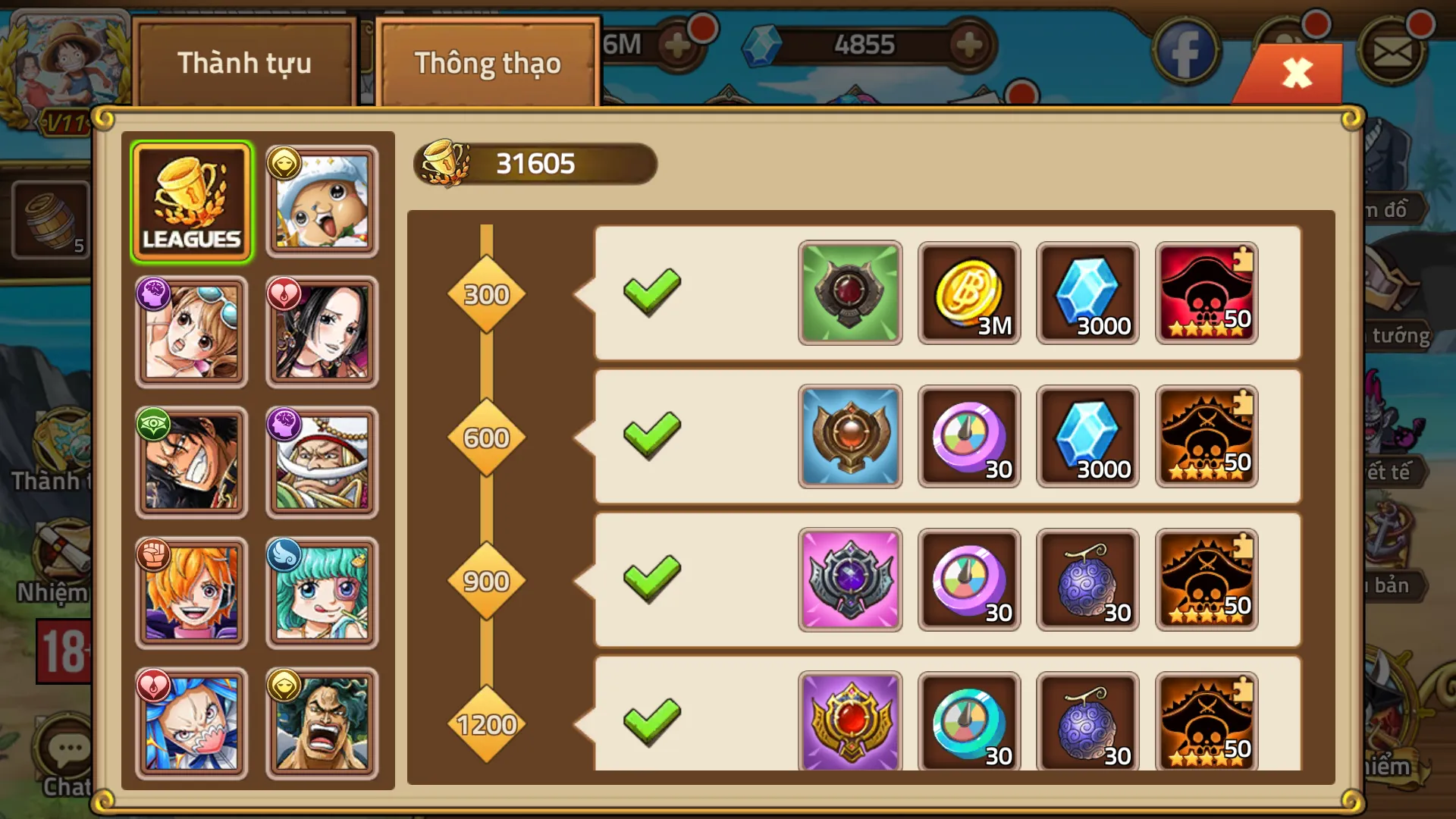Image resolution: width=1456 pixels, height=819 pixels.
Task: Select Whitebeard's mastery category icon
Action: click(x=322, y=463)
